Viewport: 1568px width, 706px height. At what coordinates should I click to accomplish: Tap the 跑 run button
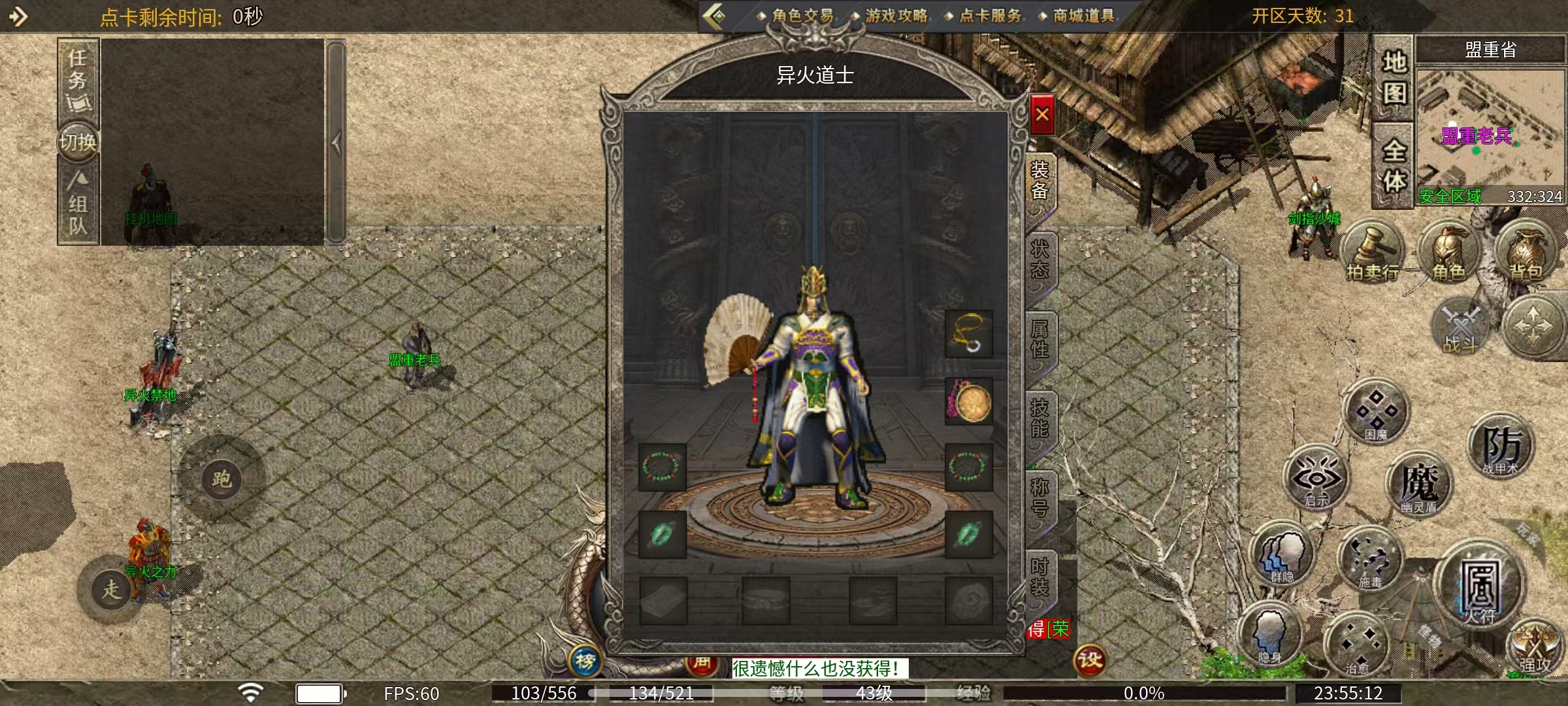pos(221,479)
